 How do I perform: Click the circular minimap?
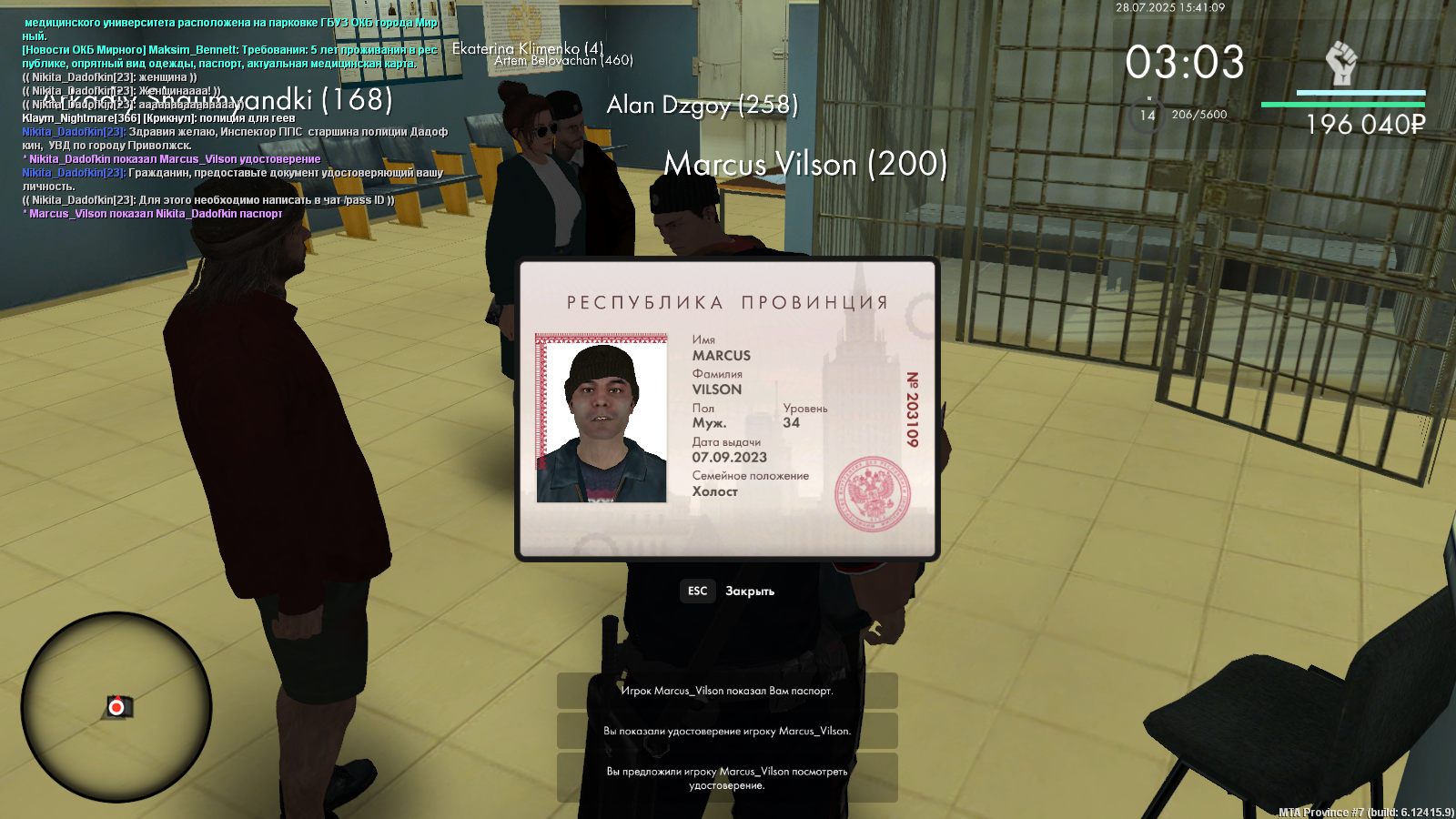click(x=116, y=707)
